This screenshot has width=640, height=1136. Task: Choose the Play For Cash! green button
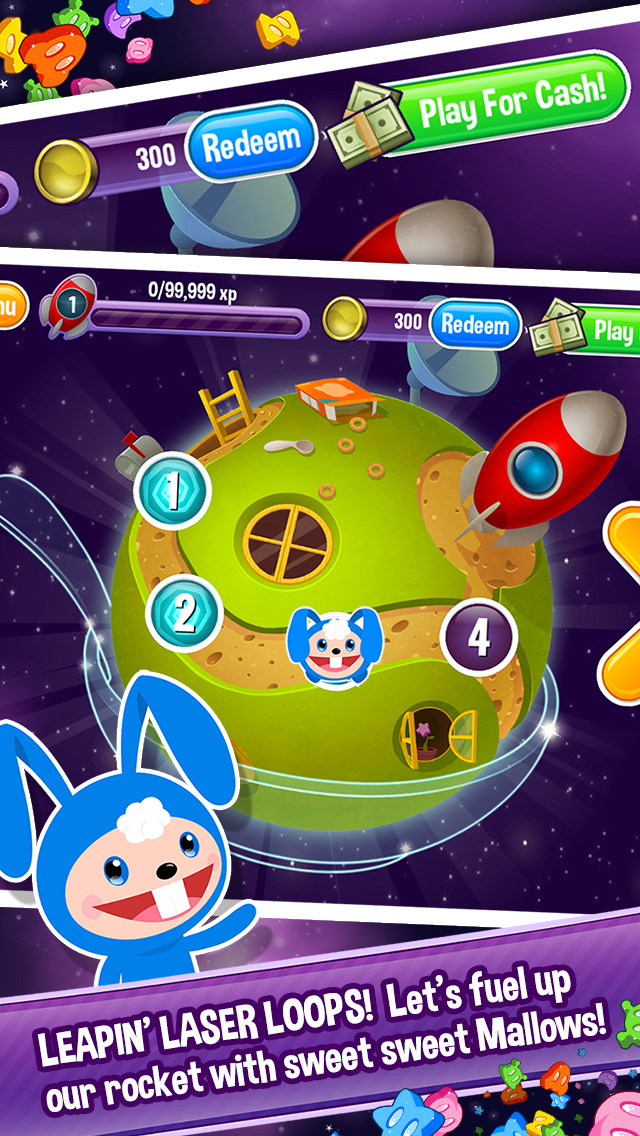pyautogui.click(x=510, y=101)
